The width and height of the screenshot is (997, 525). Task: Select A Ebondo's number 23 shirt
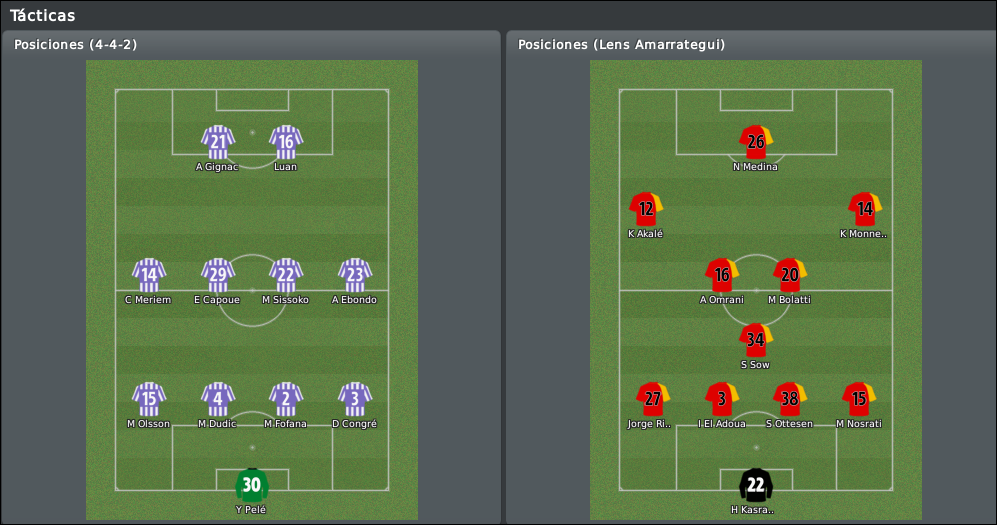(x=355, y=275)
